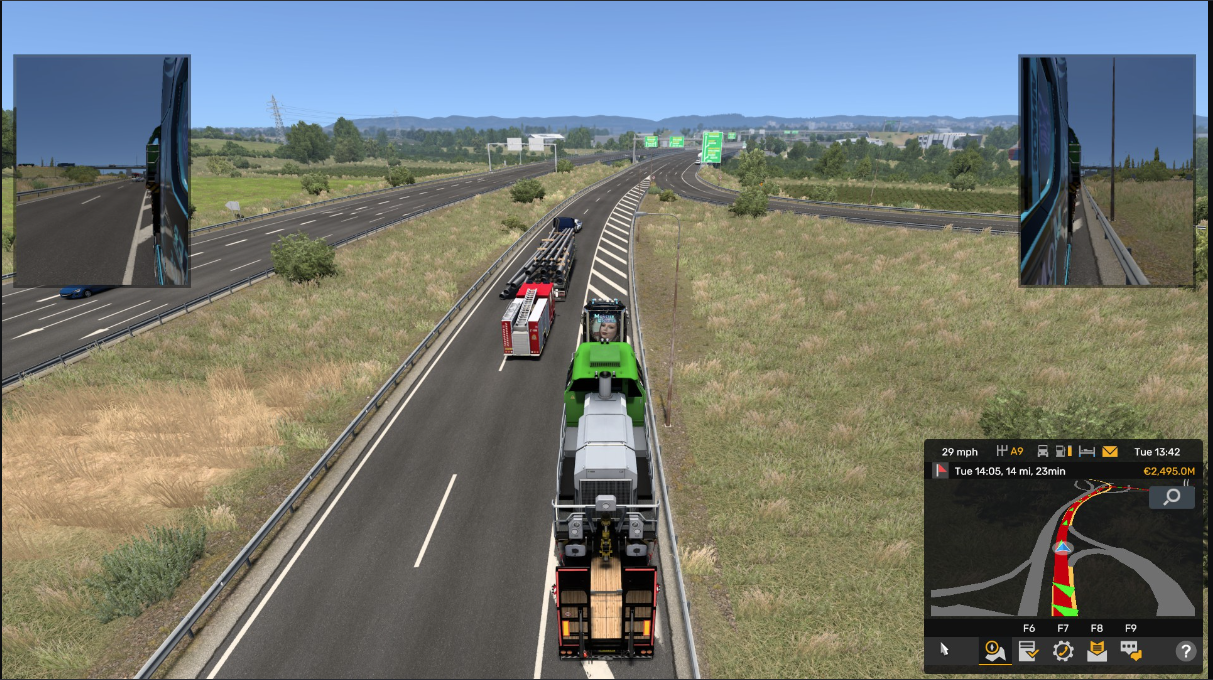Open the navigation map tab
1213x680 pixels.
click(995, 651)
